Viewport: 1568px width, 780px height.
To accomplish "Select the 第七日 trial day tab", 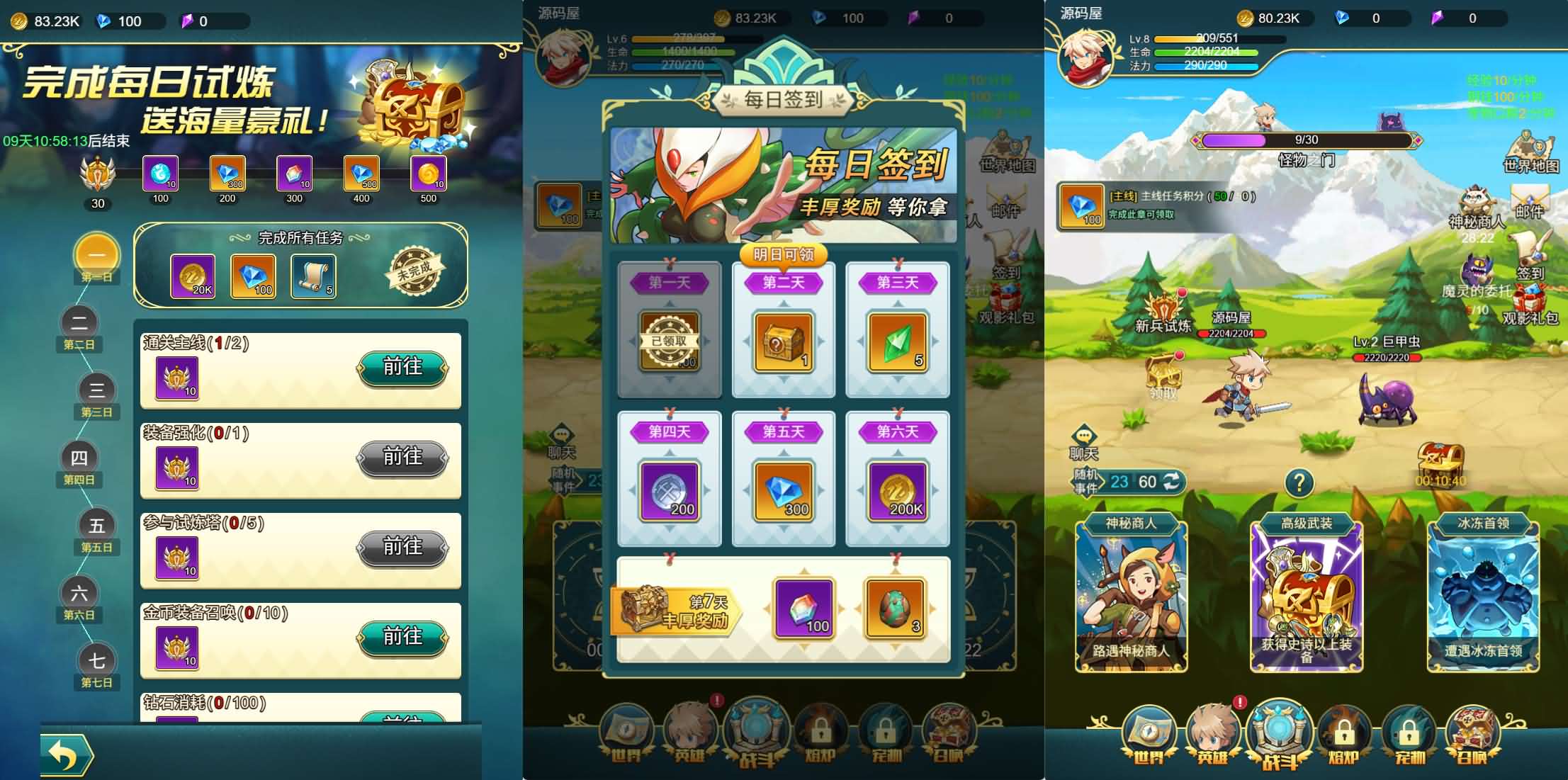I will 96,665.
